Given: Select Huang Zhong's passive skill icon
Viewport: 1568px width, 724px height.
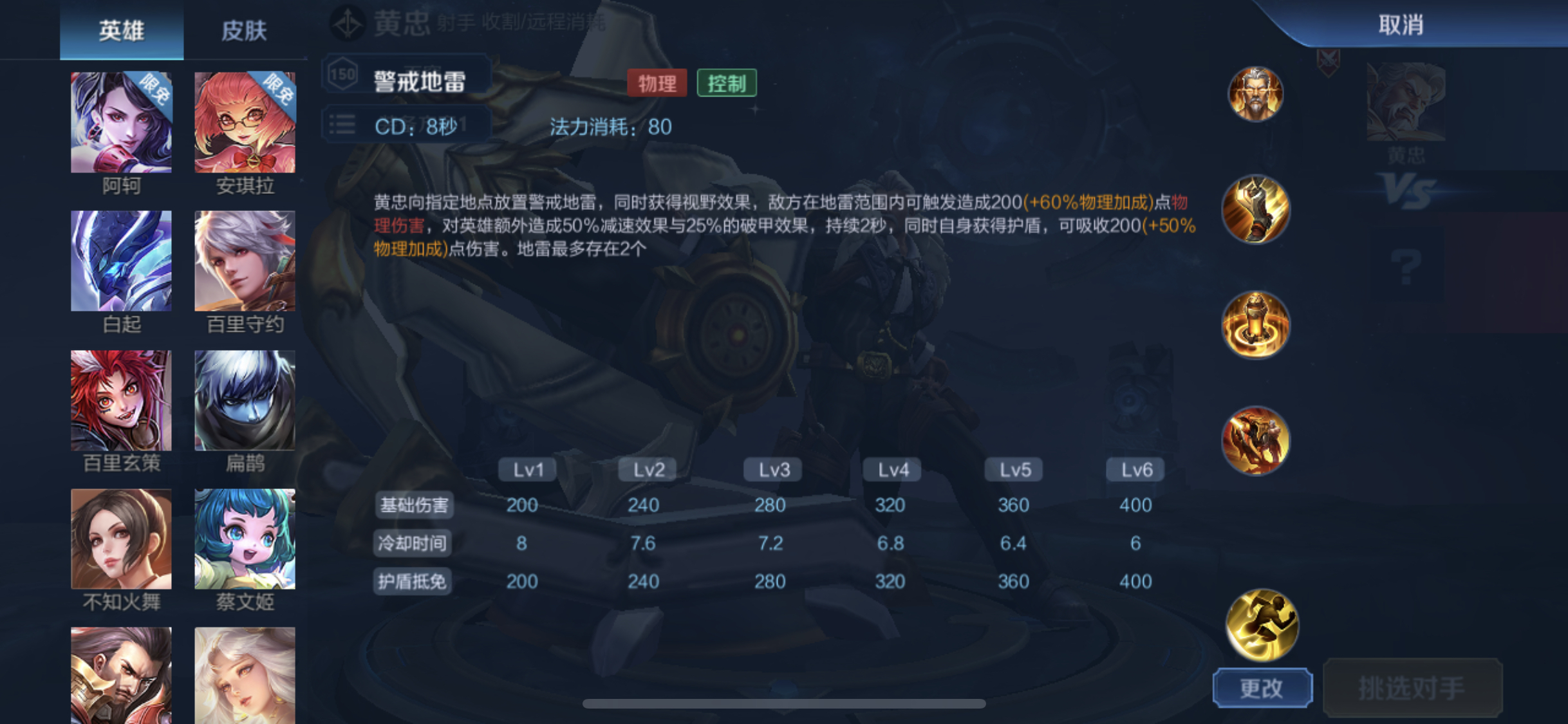Looking at the screenshot, I should (1255, 95).
